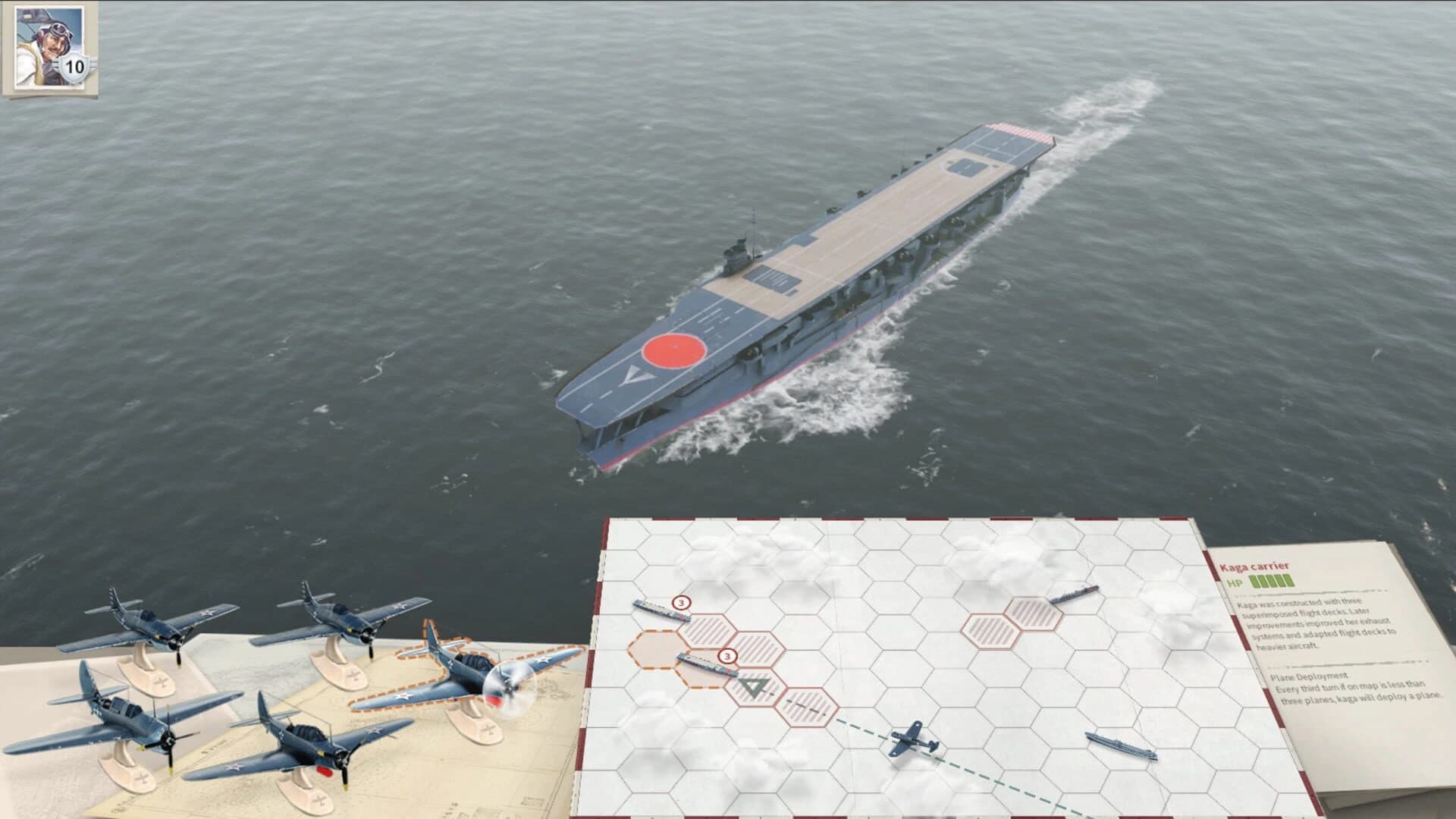Click the upper Japanese carrier token on the map
1456x819 pixels.
click(661, 610)
